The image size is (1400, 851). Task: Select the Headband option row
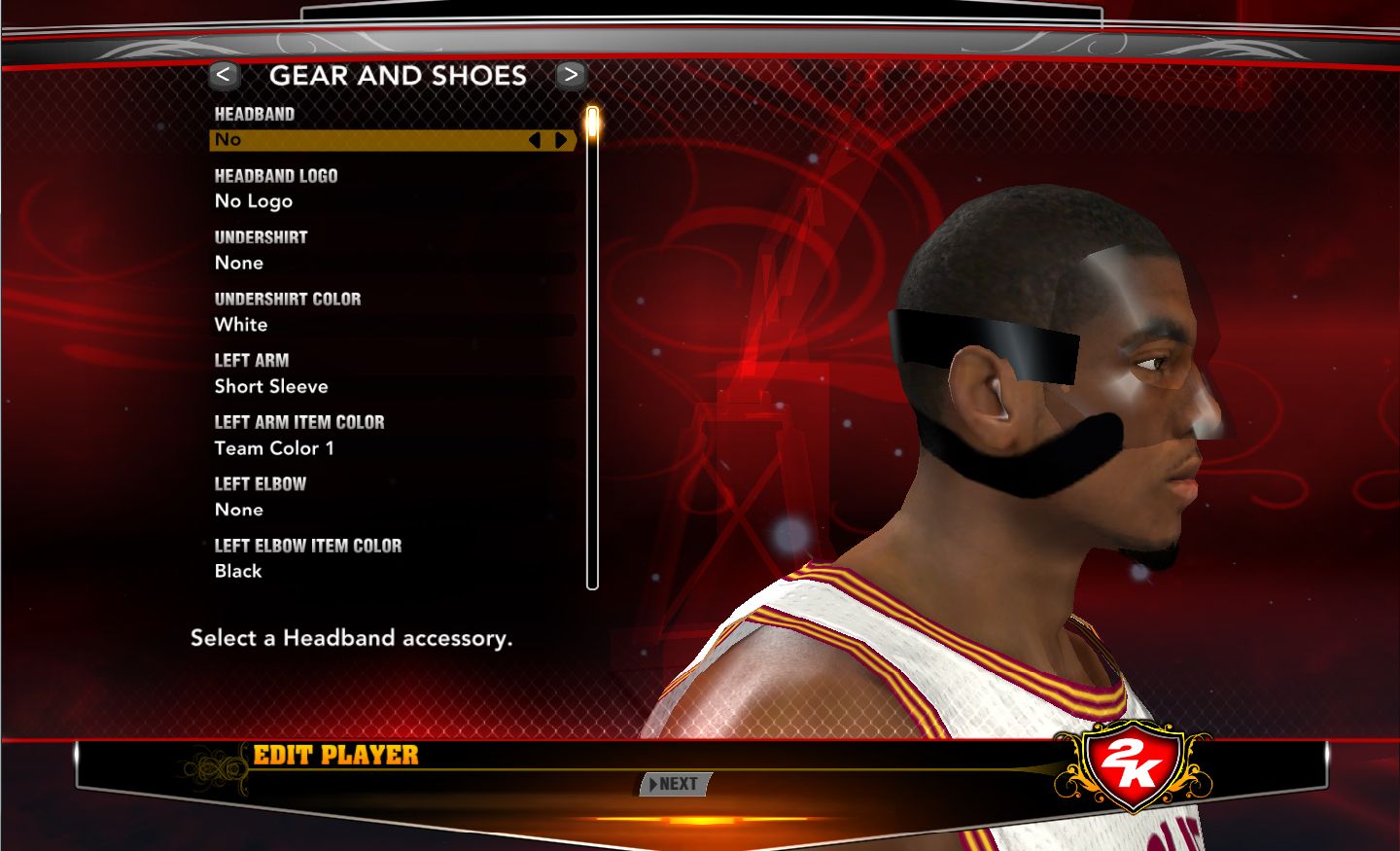(x=369, y=140)
